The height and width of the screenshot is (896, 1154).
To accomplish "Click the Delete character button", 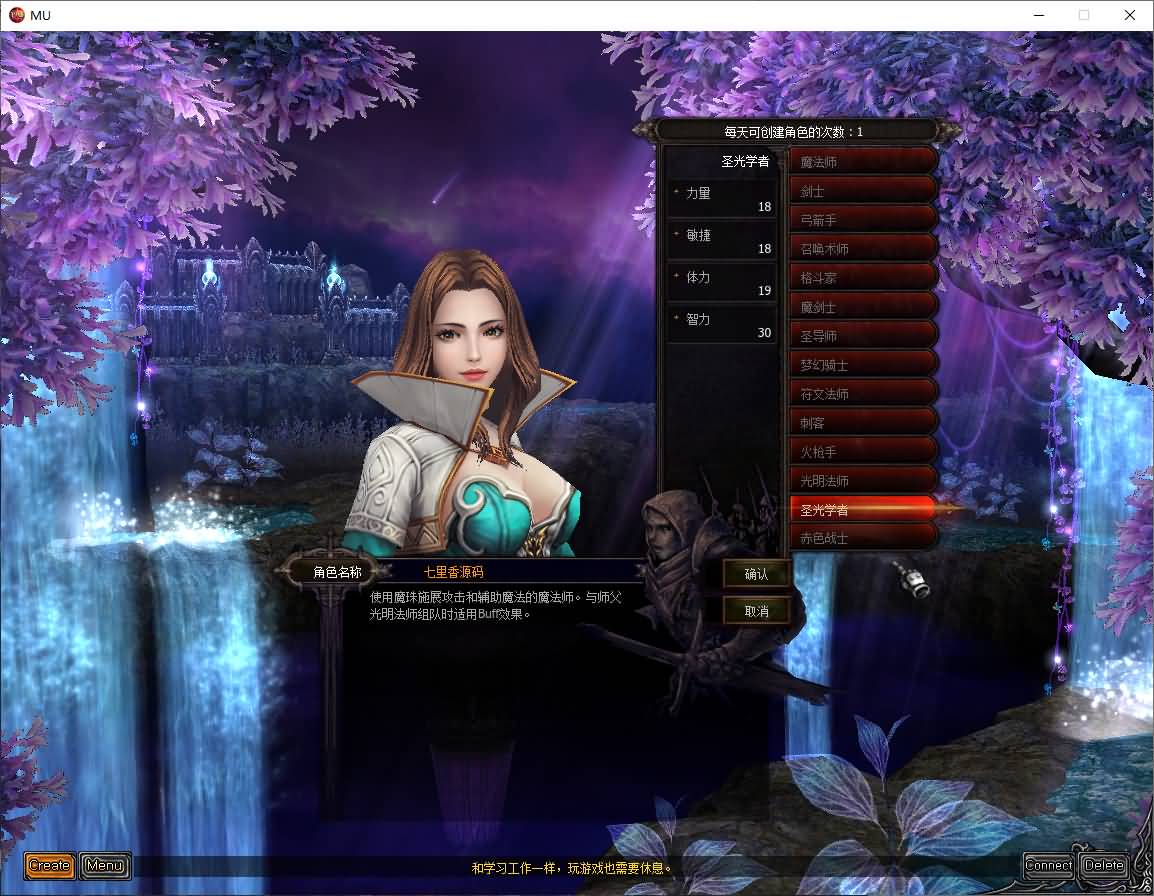I will tap(1104, 865).
